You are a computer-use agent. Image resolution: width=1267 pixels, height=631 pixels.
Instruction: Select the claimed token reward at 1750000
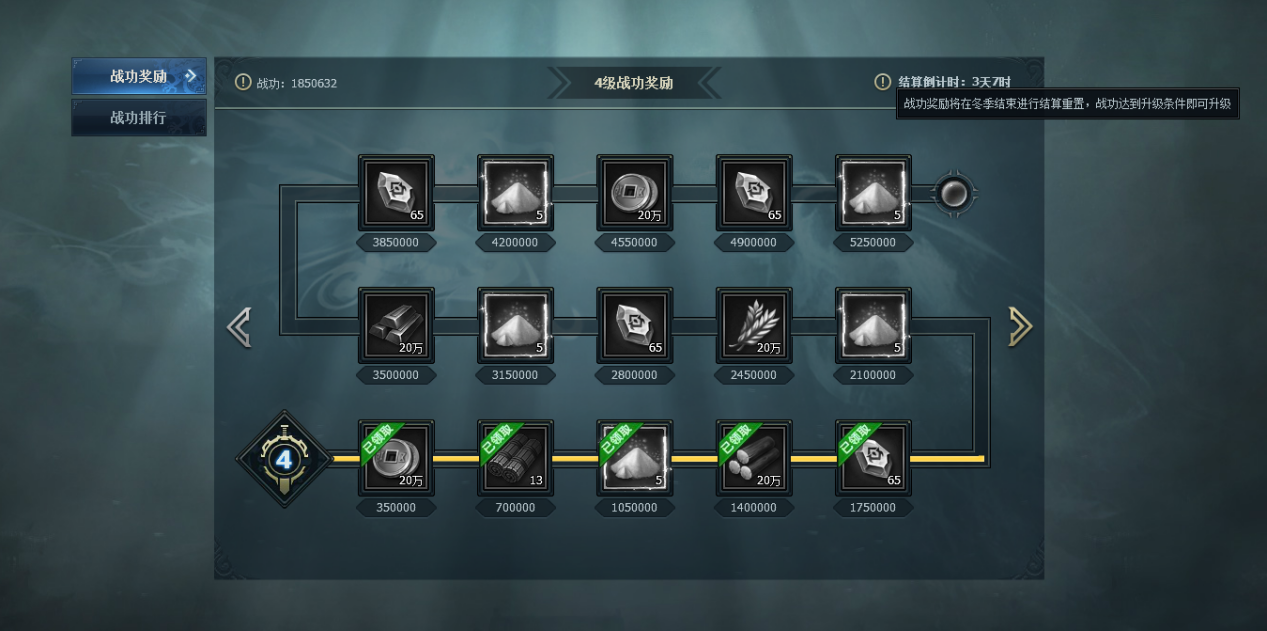point(873,458)
